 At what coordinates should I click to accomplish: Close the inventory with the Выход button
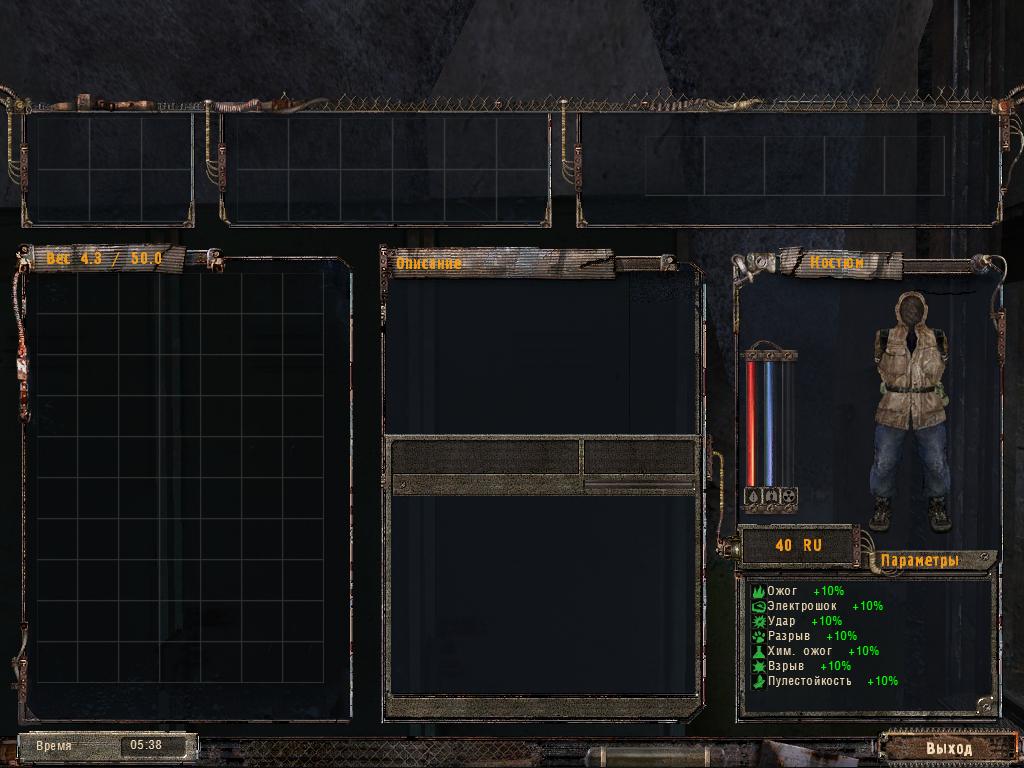tap(948, 748)
